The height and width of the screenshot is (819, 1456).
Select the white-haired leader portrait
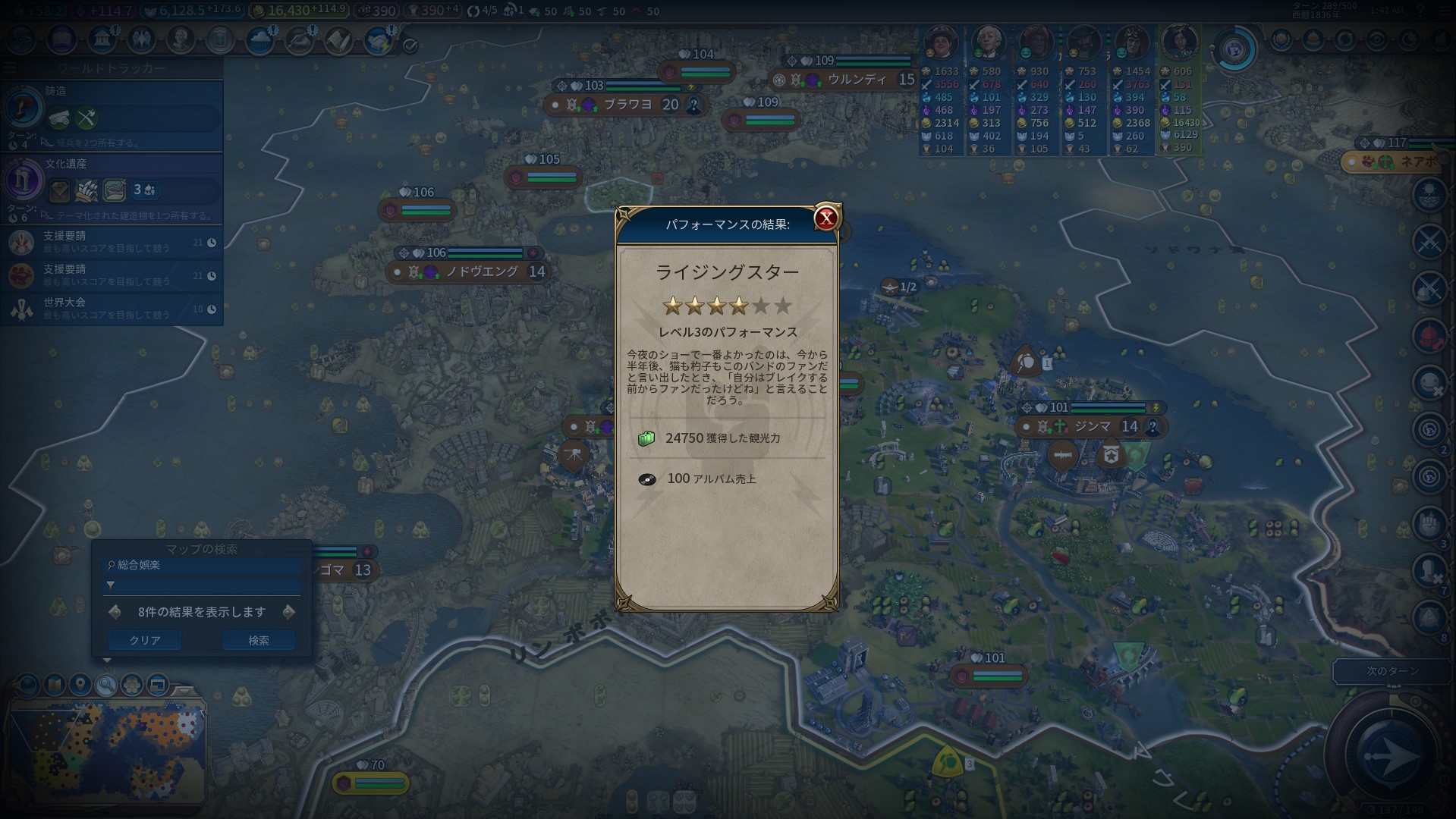coord(988,44)
